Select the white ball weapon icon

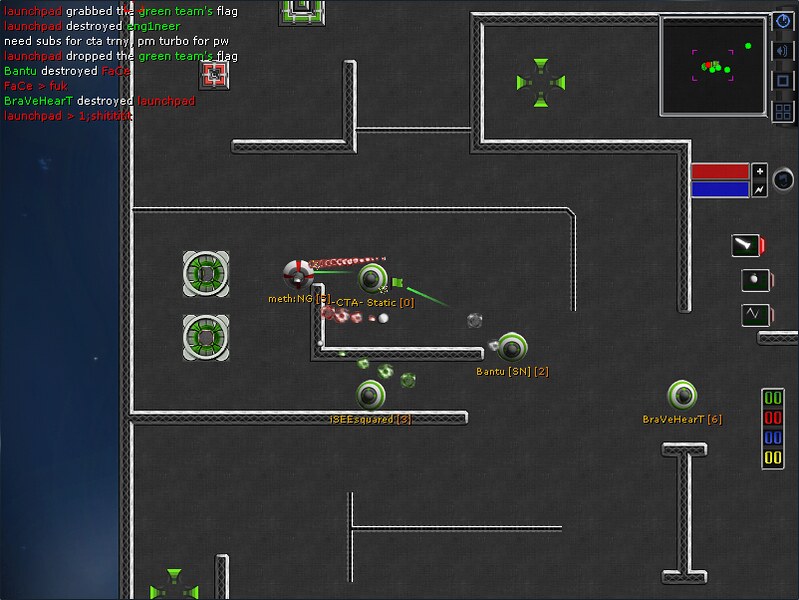coord(752,279)
